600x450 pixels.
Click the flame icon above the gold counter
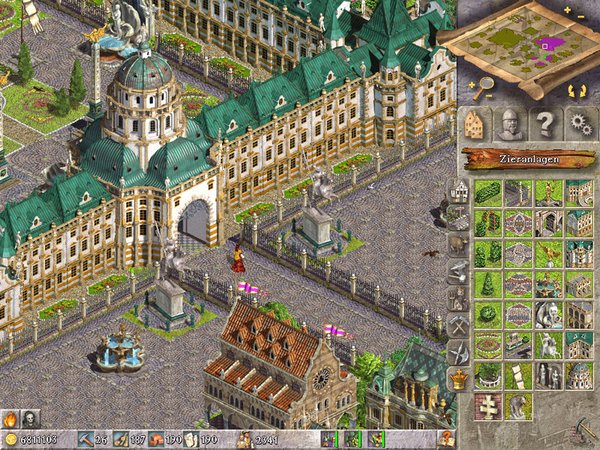coord(11,419)
